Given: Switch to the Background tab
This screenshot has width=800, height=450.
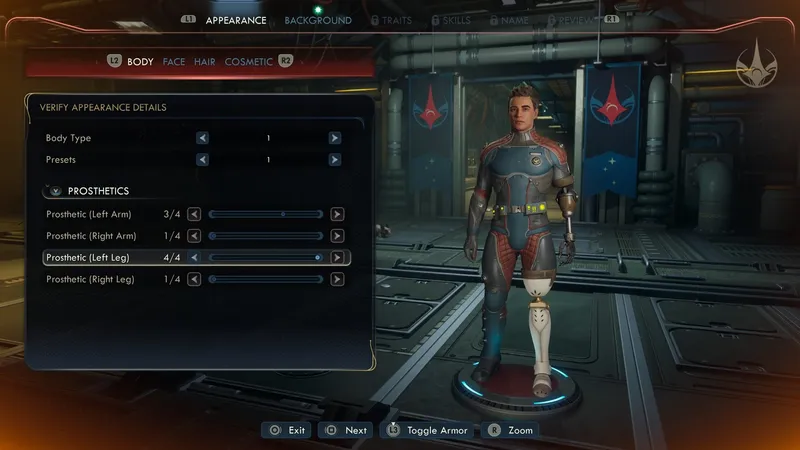Looking at the screenshot, I should [317, 20].
